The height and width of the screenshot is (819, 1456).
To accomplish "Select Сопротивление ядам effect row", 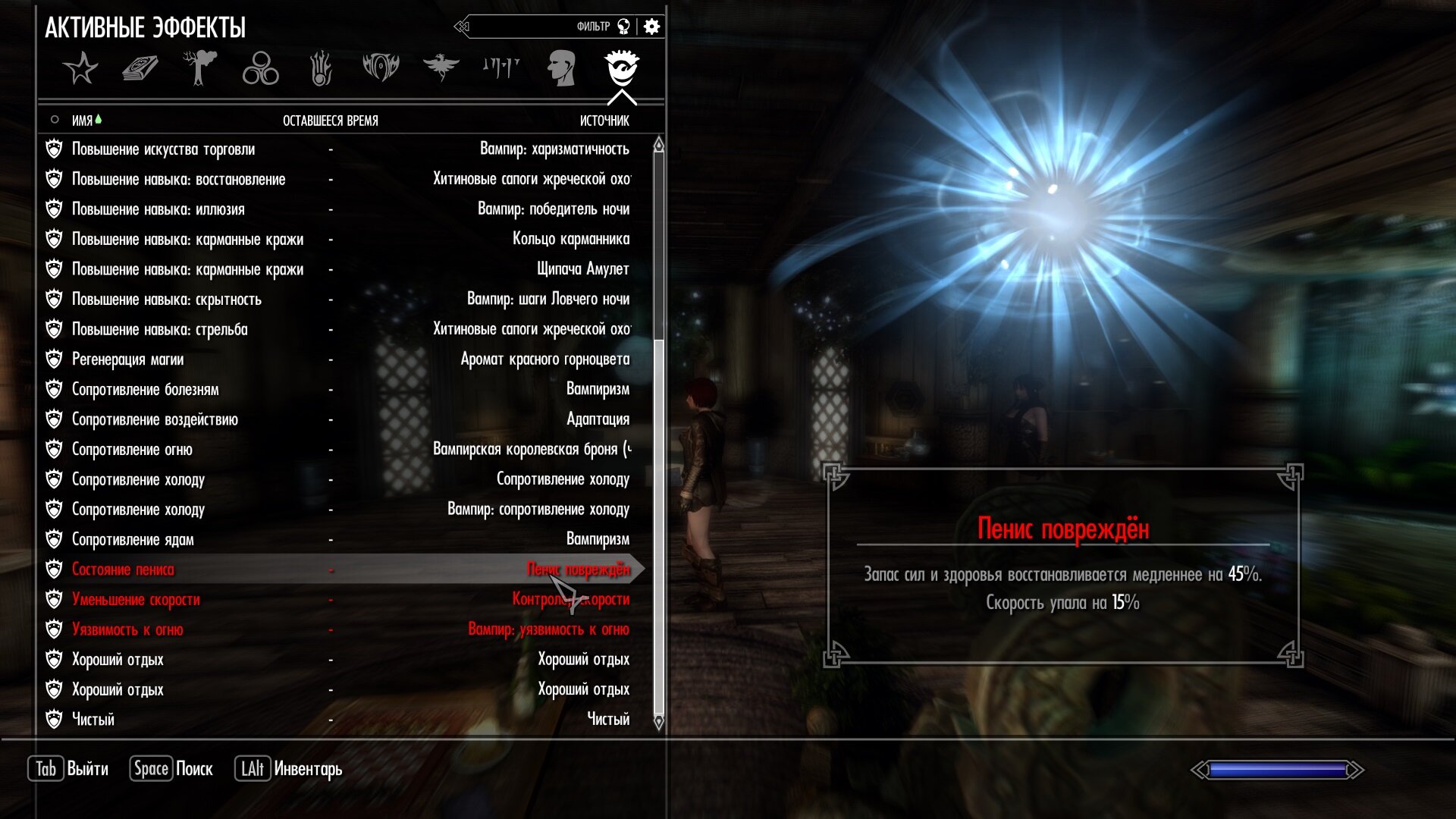I will (x=133, y=540).
